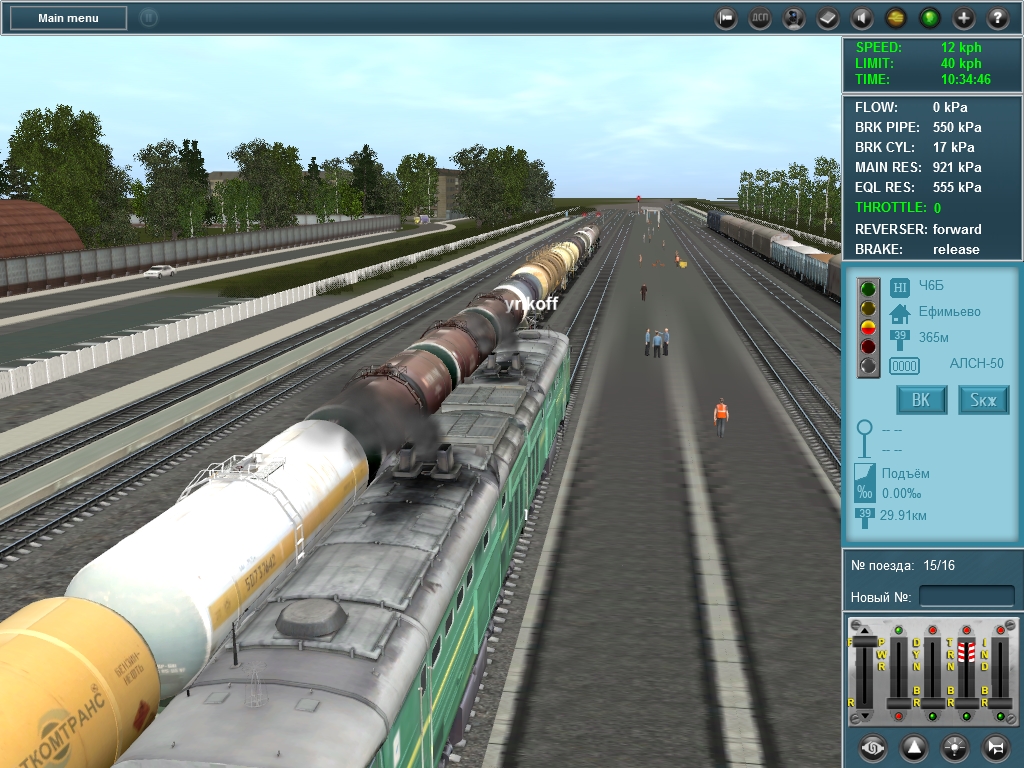Toggle the headlight bulb button
Screen dimensions: 1024x768
coord(954,747)
